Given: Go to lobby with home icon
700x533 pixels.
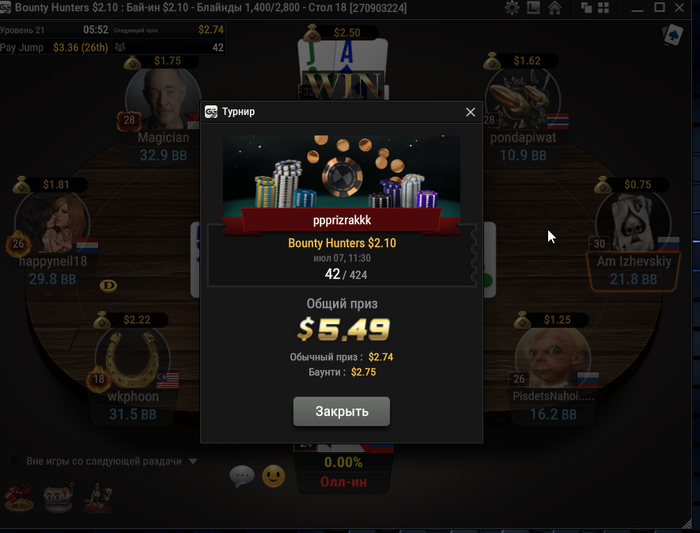Looking at the screenshot, I should pyautogui.click(x=554, y=8).
